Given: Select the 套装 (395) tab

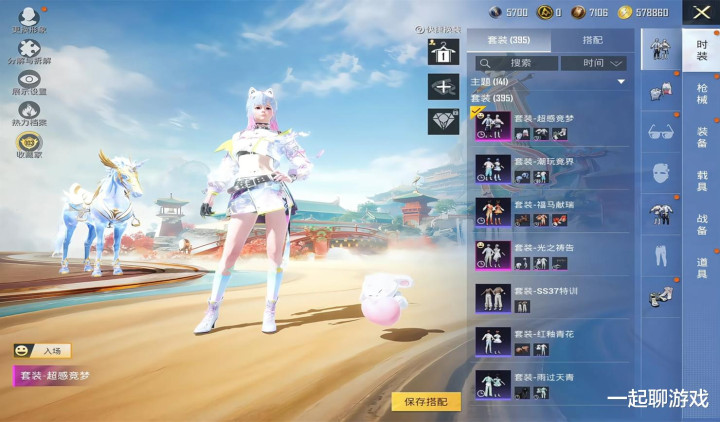Looking at the screenshot, I should pos(508,40).
